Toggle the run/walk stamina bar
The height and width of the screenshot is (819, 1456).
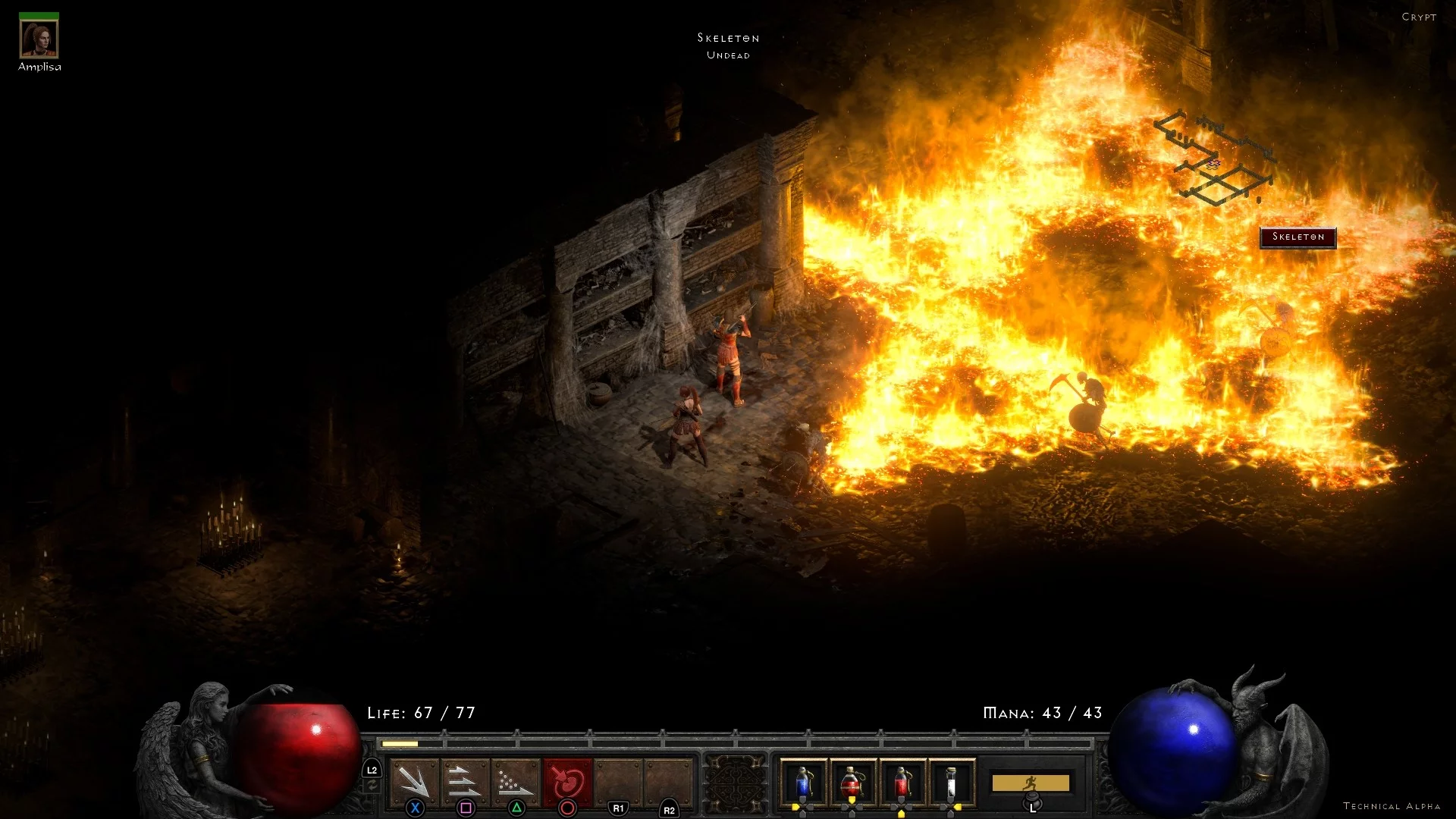pyautogui.click(x=1031, y=783)
